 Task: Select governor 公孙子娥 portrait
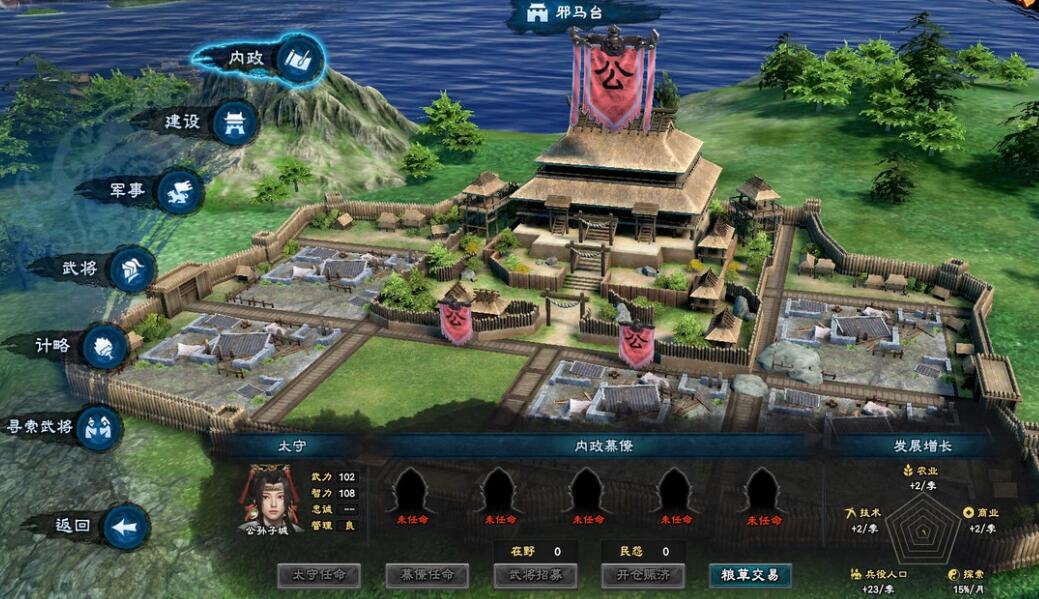point(270,498)
